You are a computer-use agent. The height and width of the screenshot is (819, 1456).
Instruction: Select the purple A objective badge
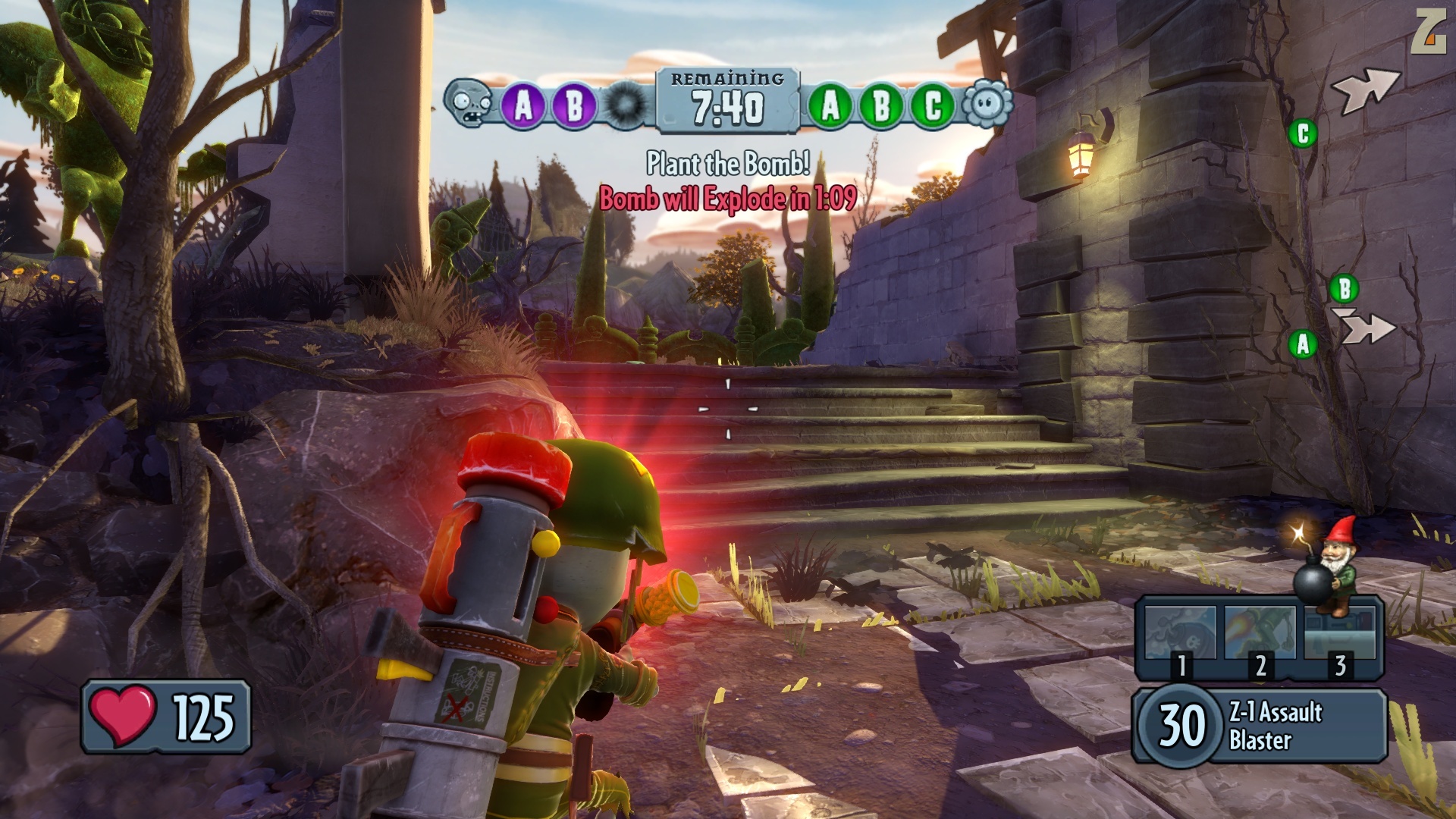click(x=524, y=105)
